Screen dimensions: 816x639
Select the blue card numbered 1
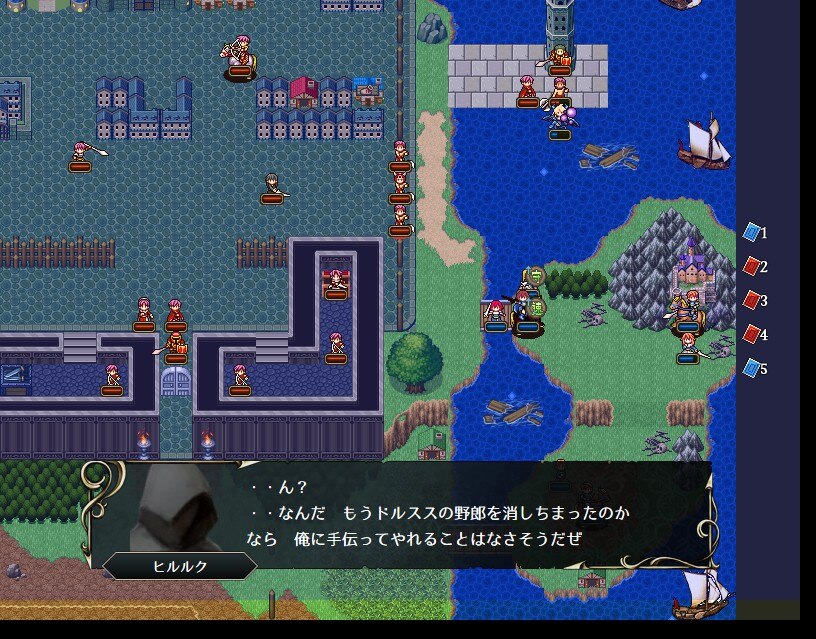click(x=752, y=233)
